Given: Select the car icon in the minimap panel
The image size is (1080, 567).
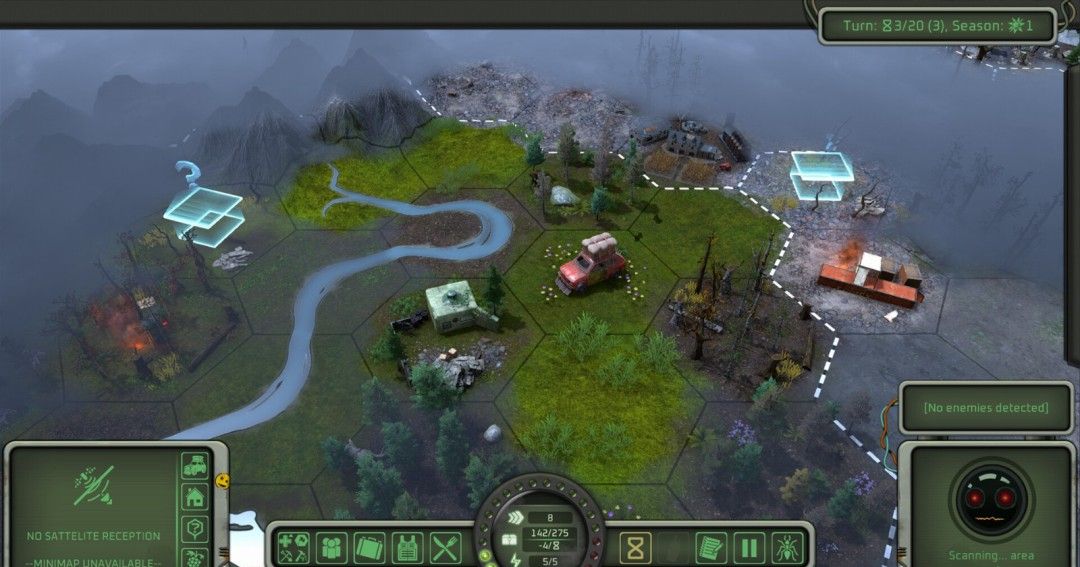Looking at the screenshot, I should pos(194,466).
